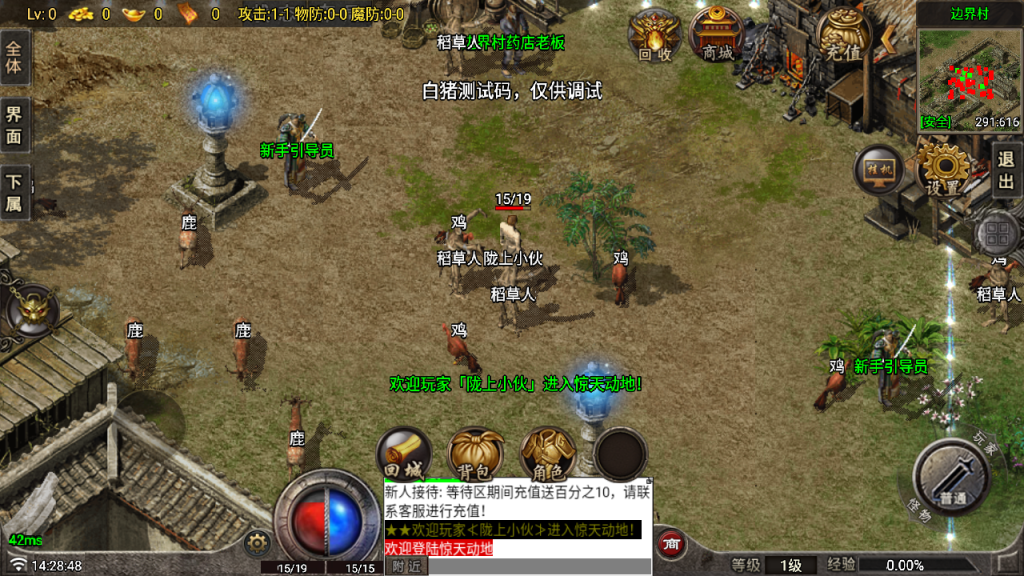Click the red 商 round button

(x=672, y=545)
